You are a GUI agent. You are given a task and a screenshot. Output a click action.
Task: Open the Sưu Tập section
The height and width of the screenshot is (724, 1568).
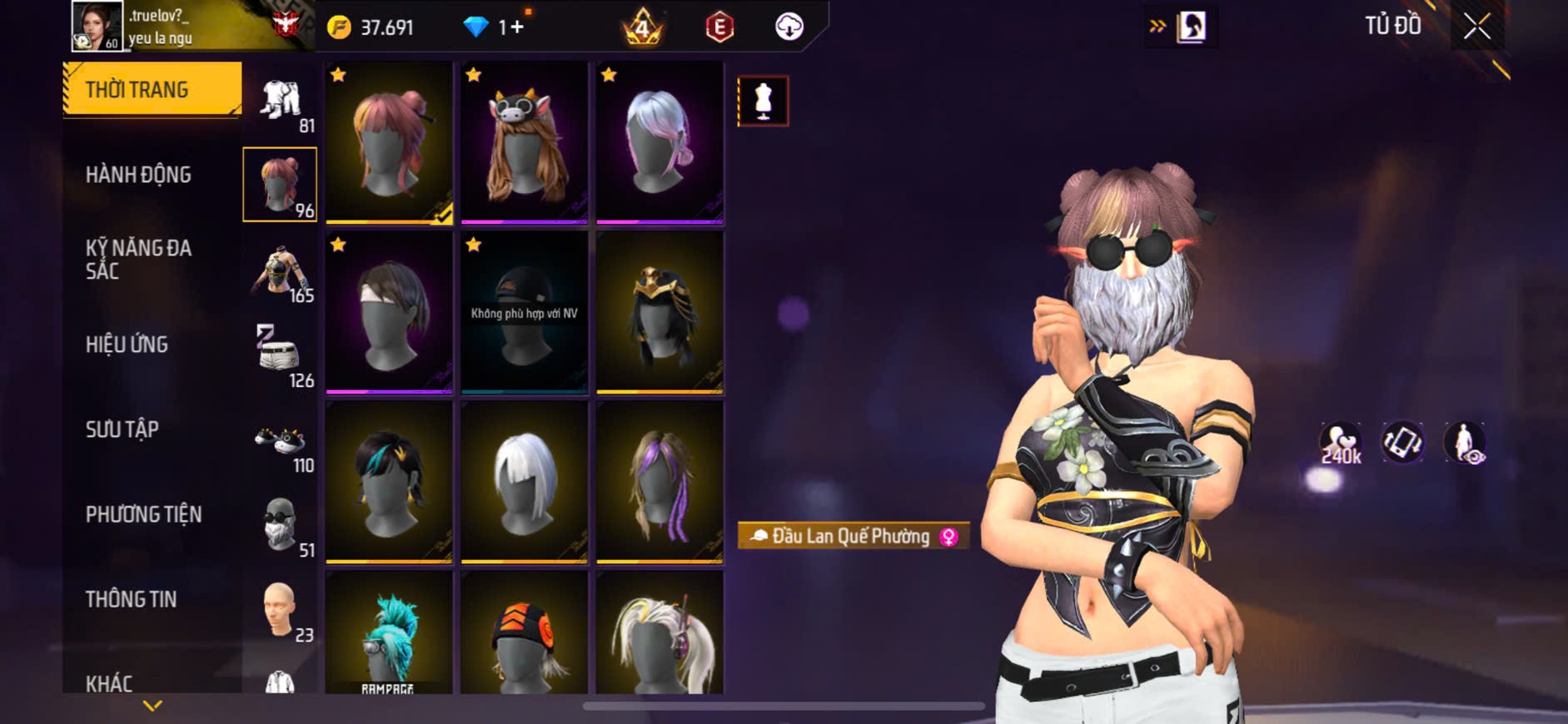(122, 429)
